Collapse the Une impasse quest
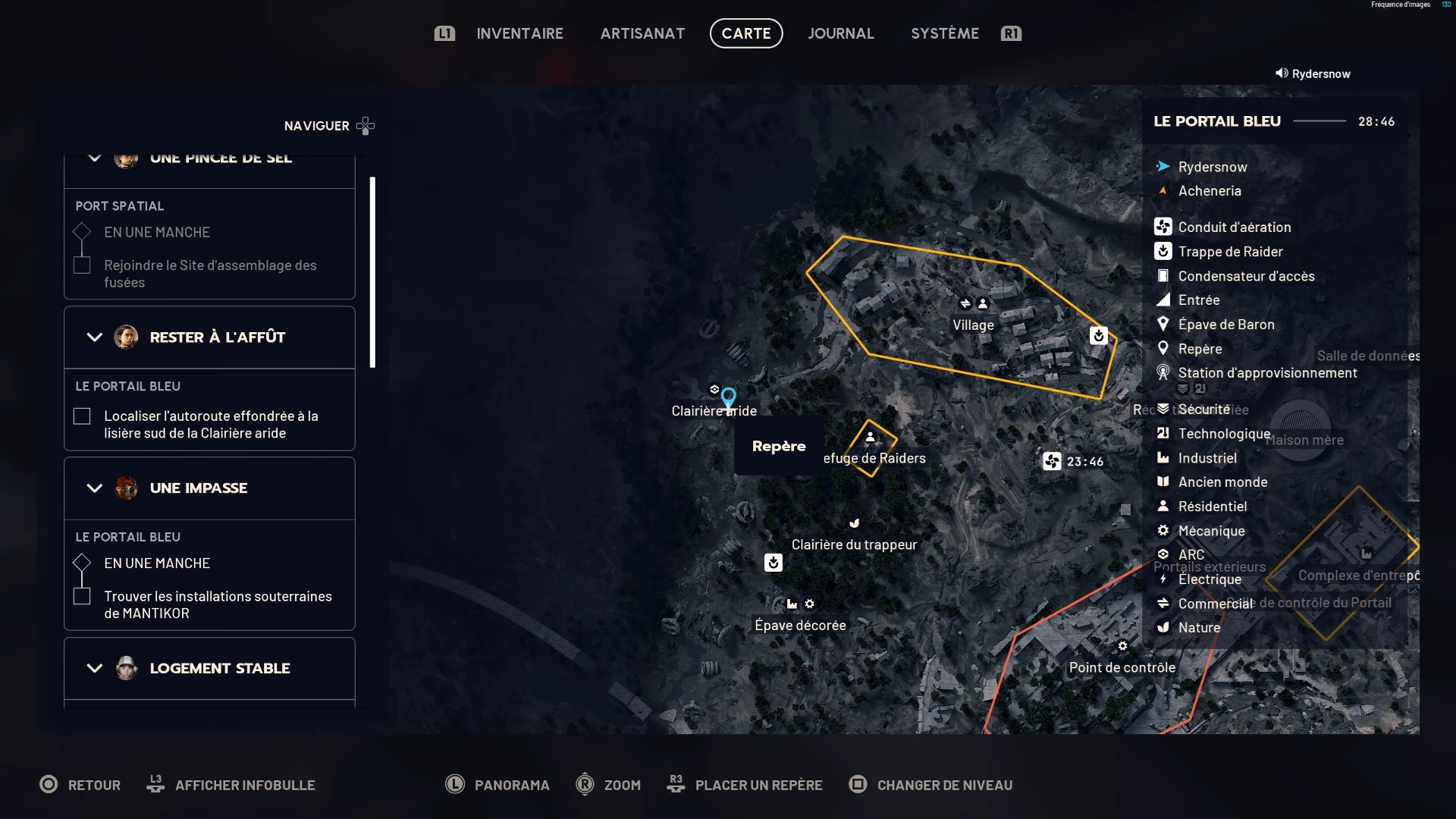Image resolution: width=1456 pixels, height=819 pixels. (95, 488)
